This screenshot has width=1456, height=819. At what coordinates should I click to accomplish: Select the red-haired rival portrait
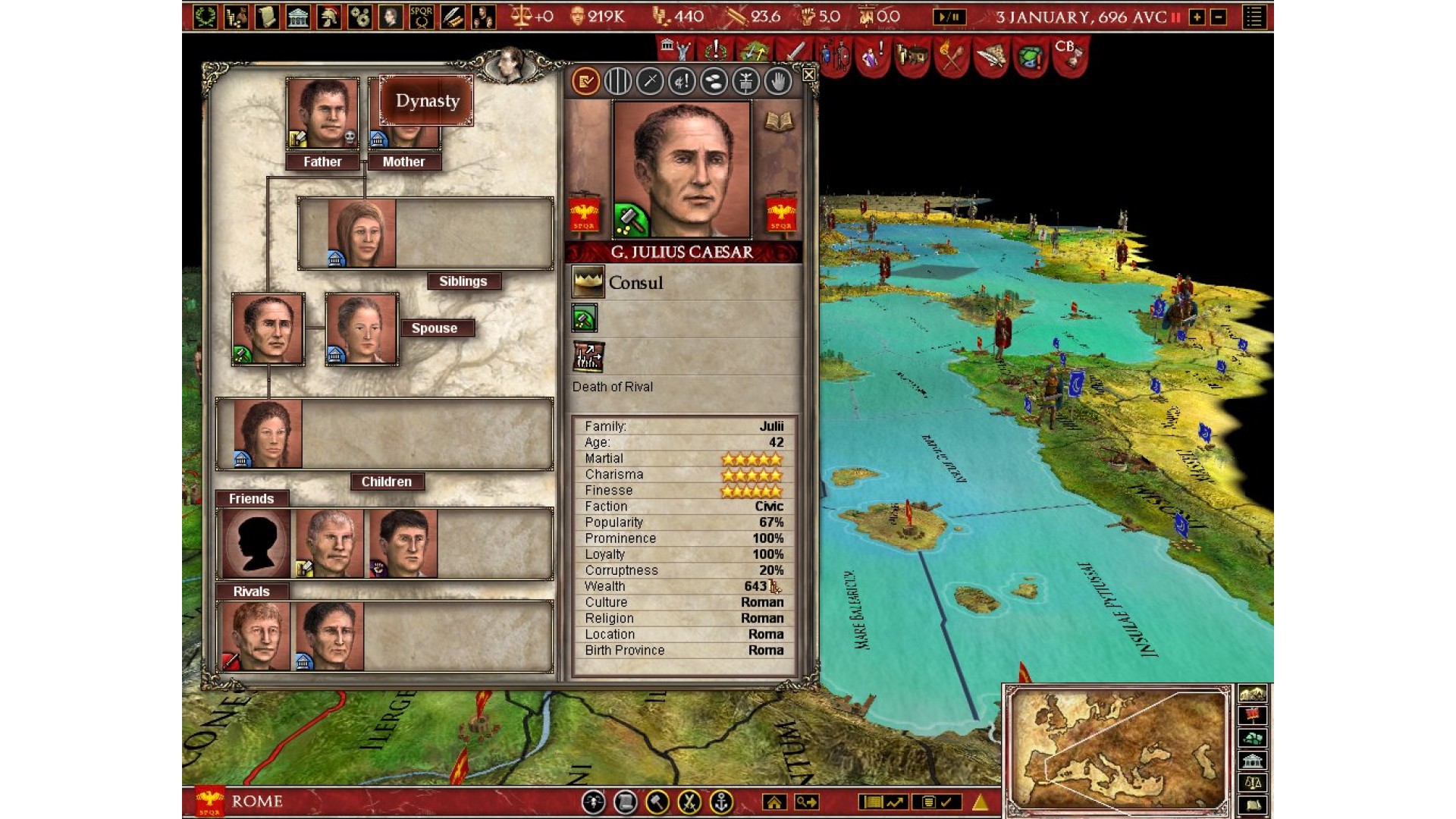tap(254, 635)
